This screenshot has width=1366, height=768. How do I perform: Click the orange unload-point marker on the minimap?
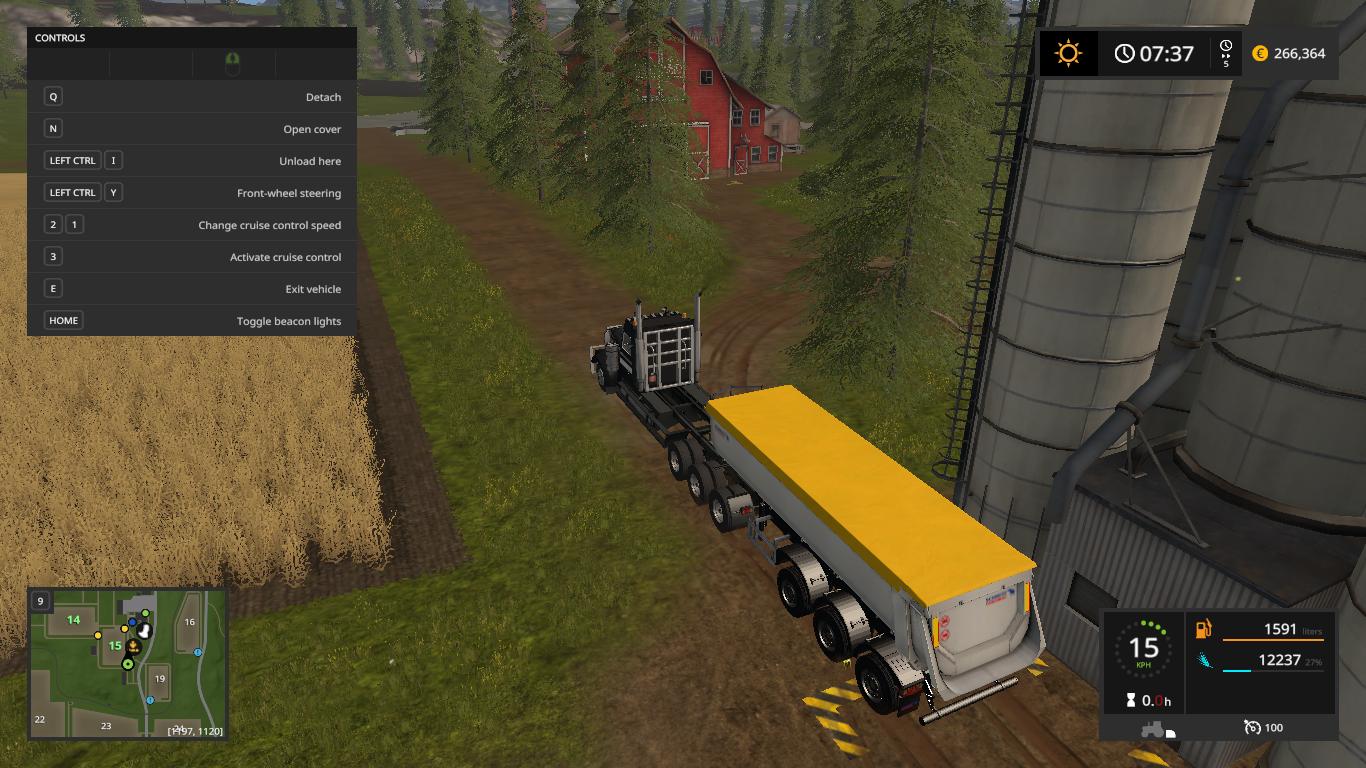(131, 647)
